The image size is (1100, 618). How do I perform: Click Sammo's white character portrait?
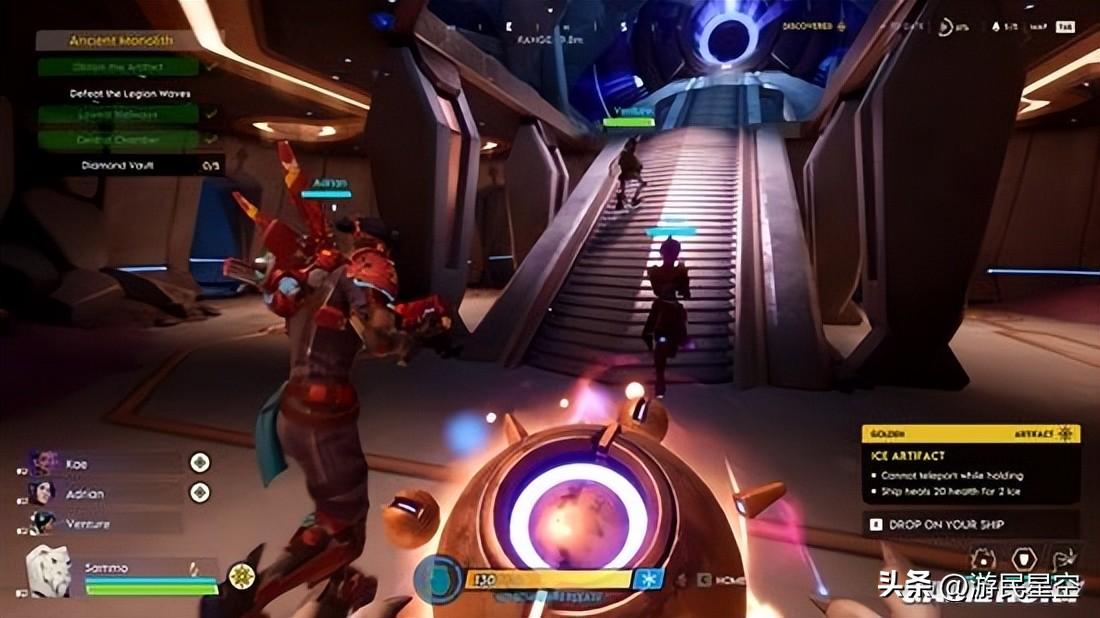pos(47,571)
